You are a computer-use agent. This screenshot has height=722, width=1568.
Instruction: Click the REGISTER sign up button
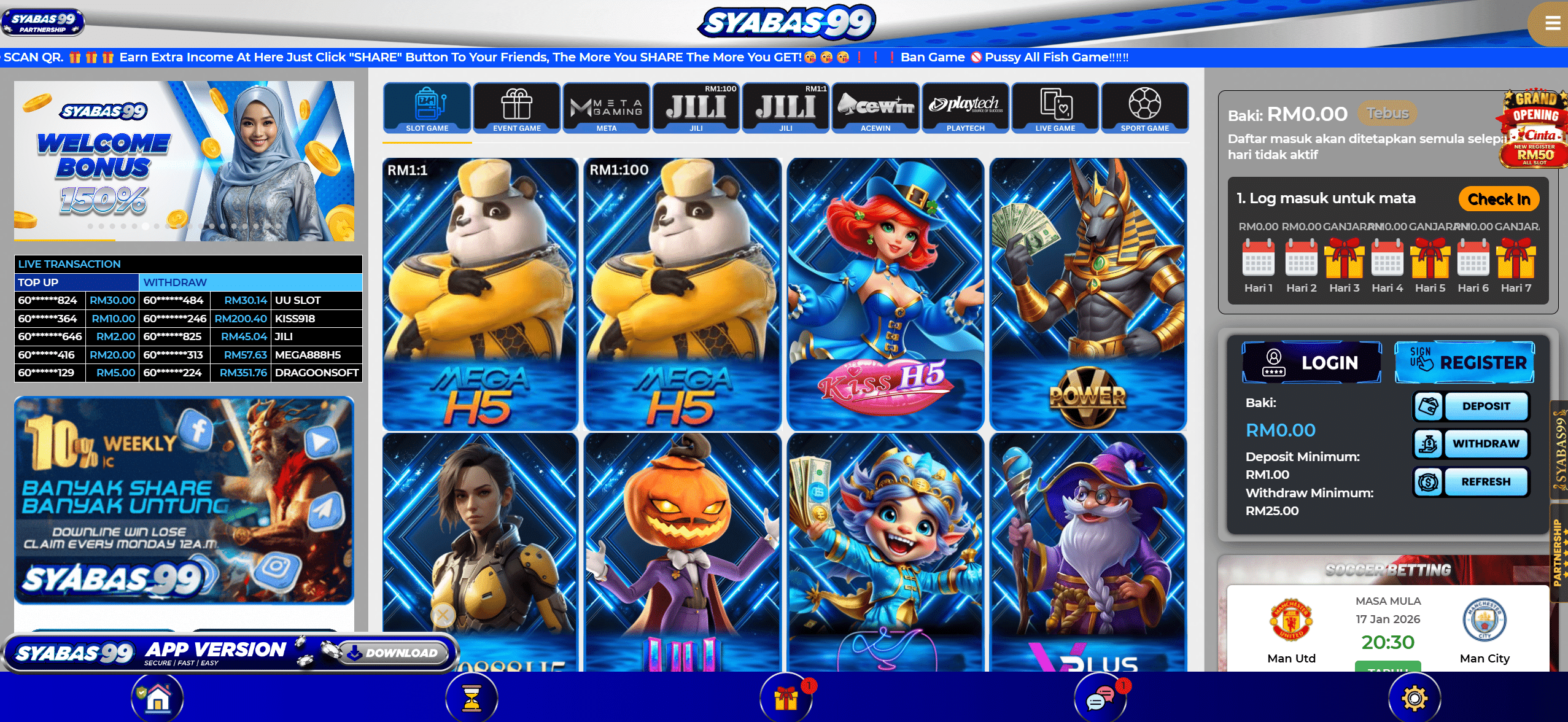click(x=1465, y=362)
